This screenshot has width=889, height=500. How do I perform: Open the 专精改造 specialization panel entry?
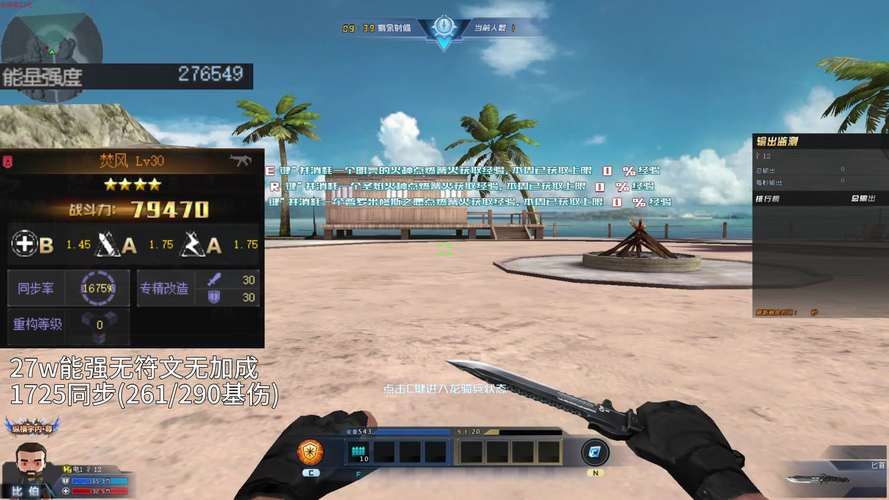(163, 288)
